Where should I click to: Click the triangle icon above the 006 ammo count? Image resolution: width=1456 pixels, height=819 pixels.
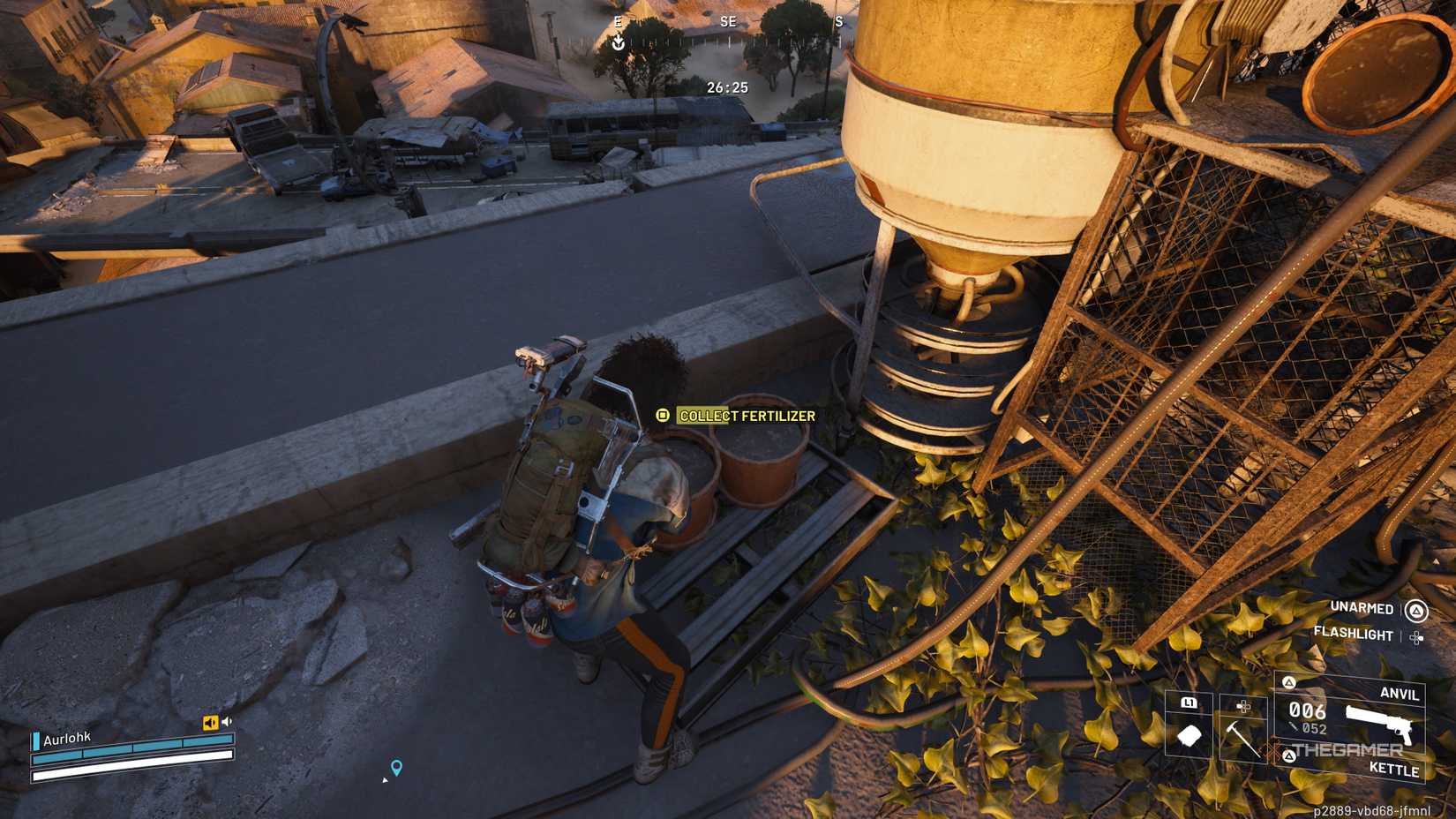pos(1290,682)
